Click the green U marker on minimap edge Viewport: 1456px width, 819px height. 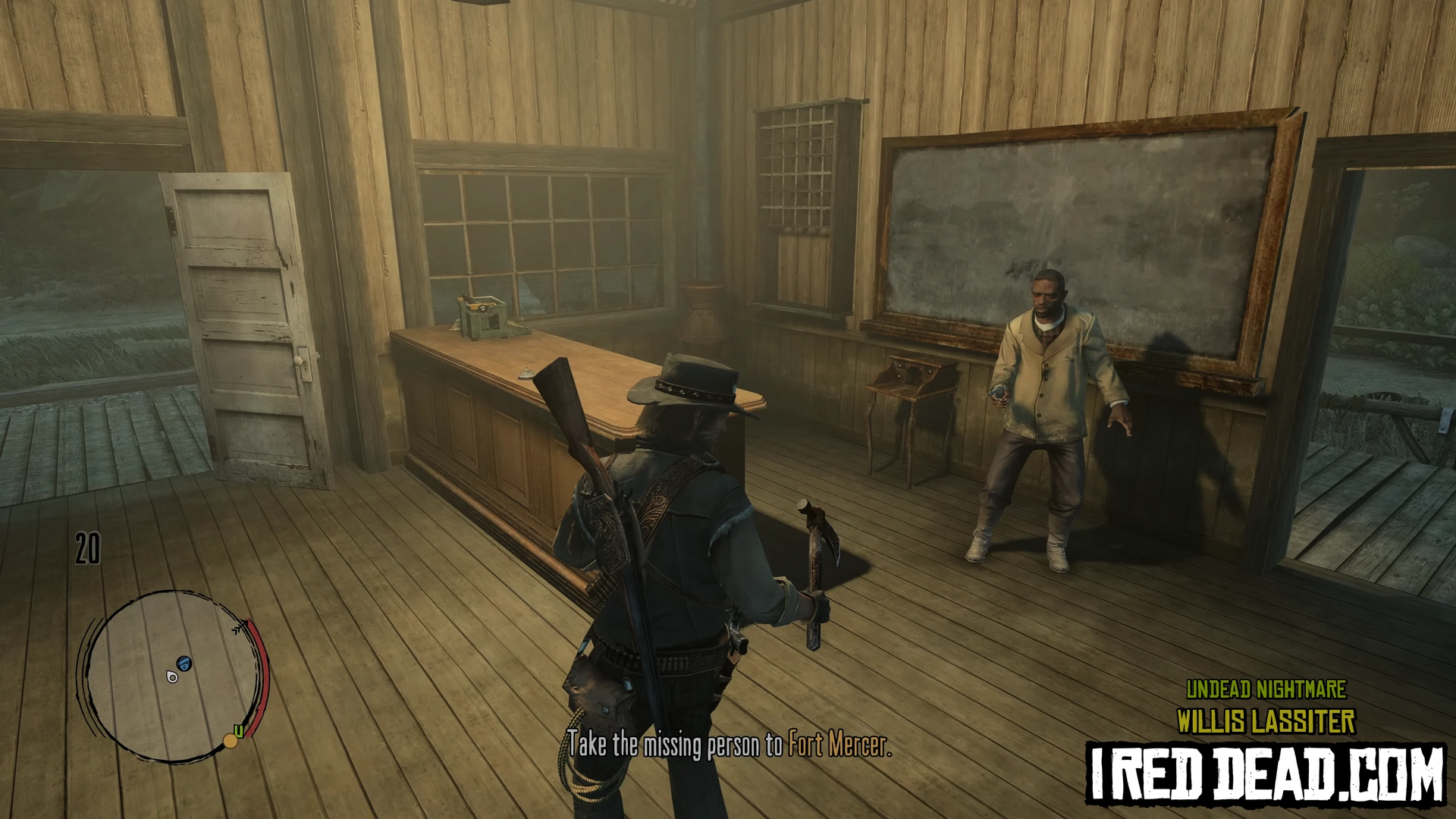click(x=239, y=731)
